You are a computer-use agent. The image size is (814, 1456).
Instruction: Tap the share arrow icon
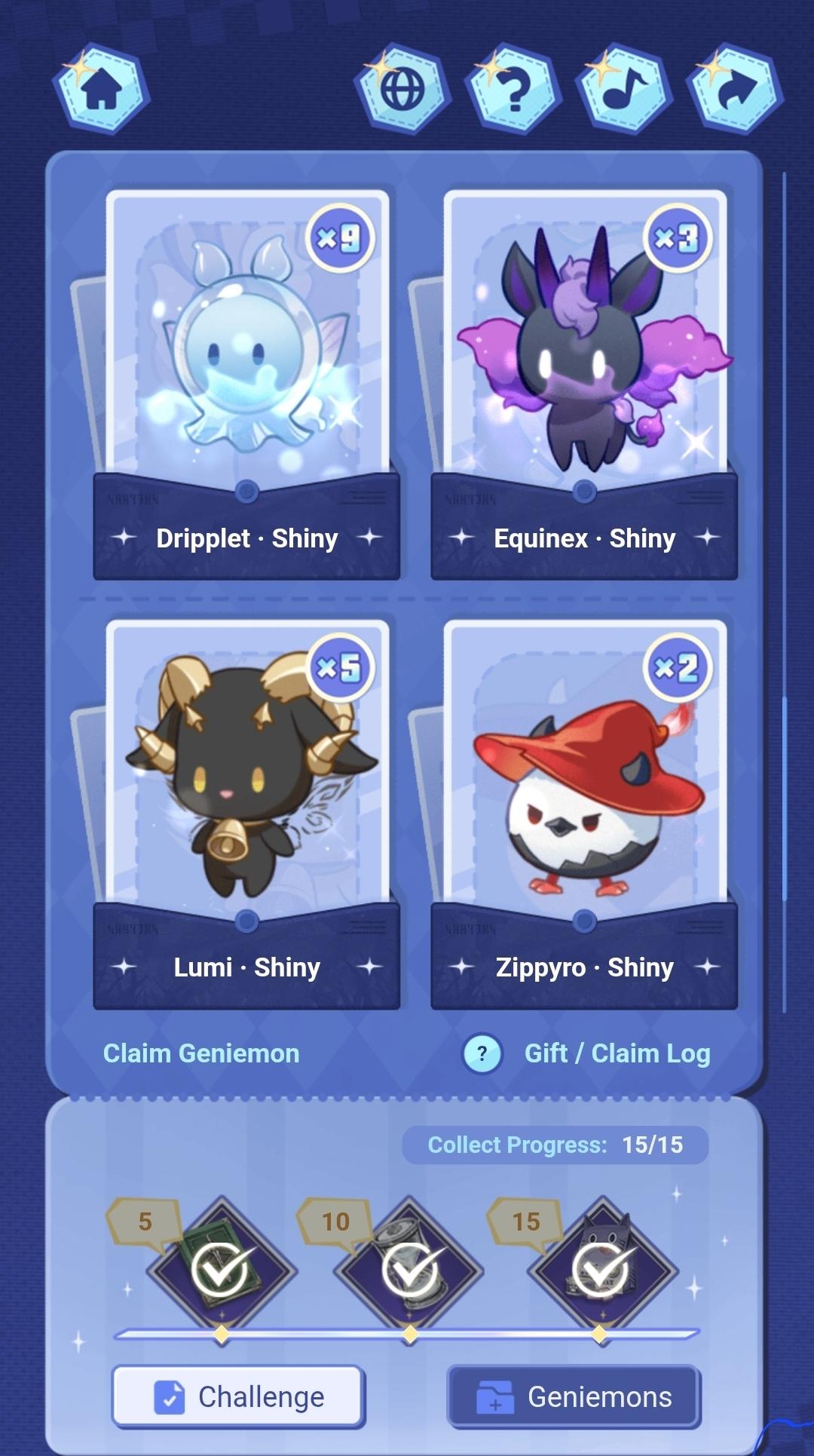(735, 90)
